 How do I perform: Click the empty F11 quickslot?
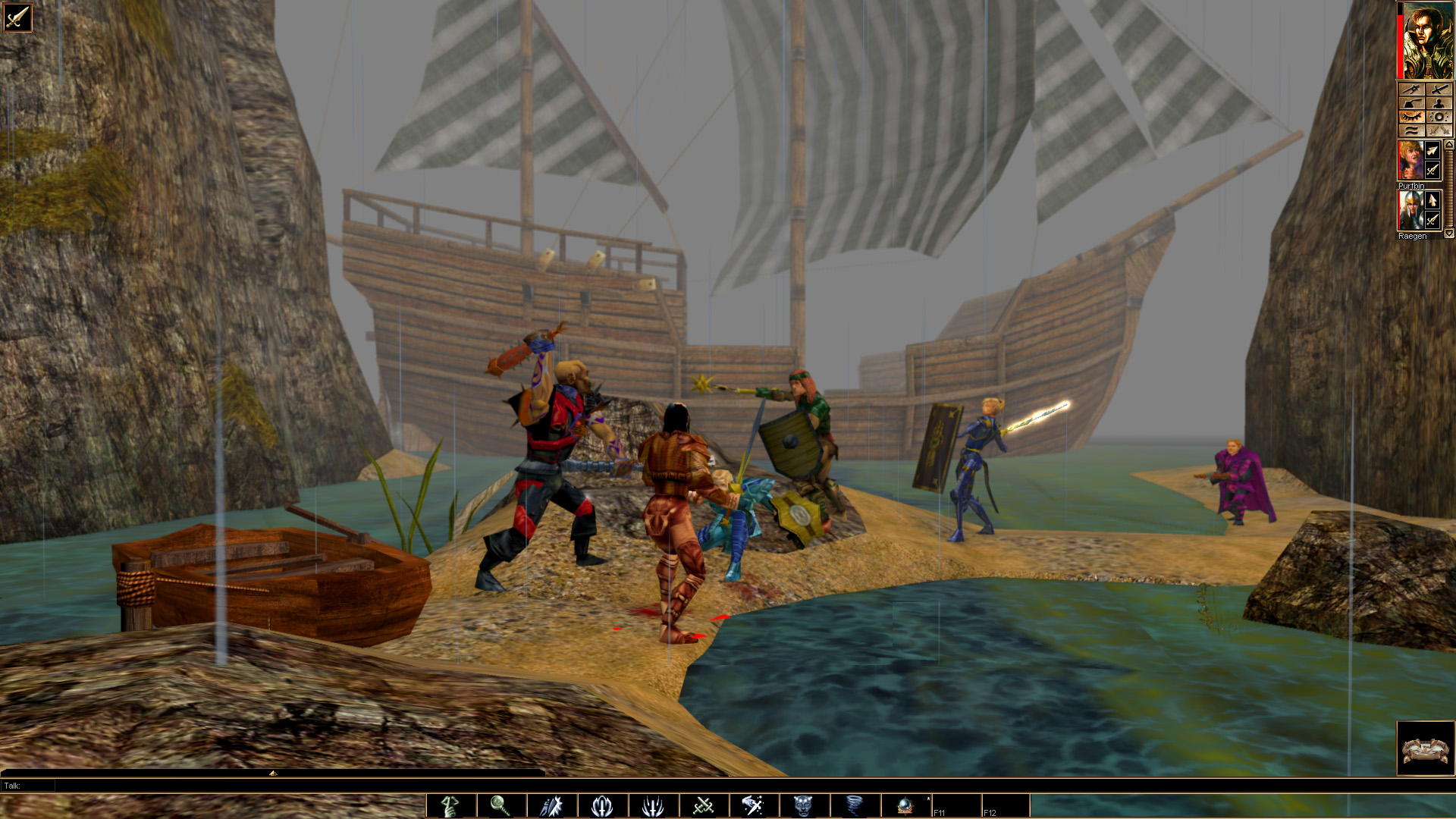click(x=958, y=805)
